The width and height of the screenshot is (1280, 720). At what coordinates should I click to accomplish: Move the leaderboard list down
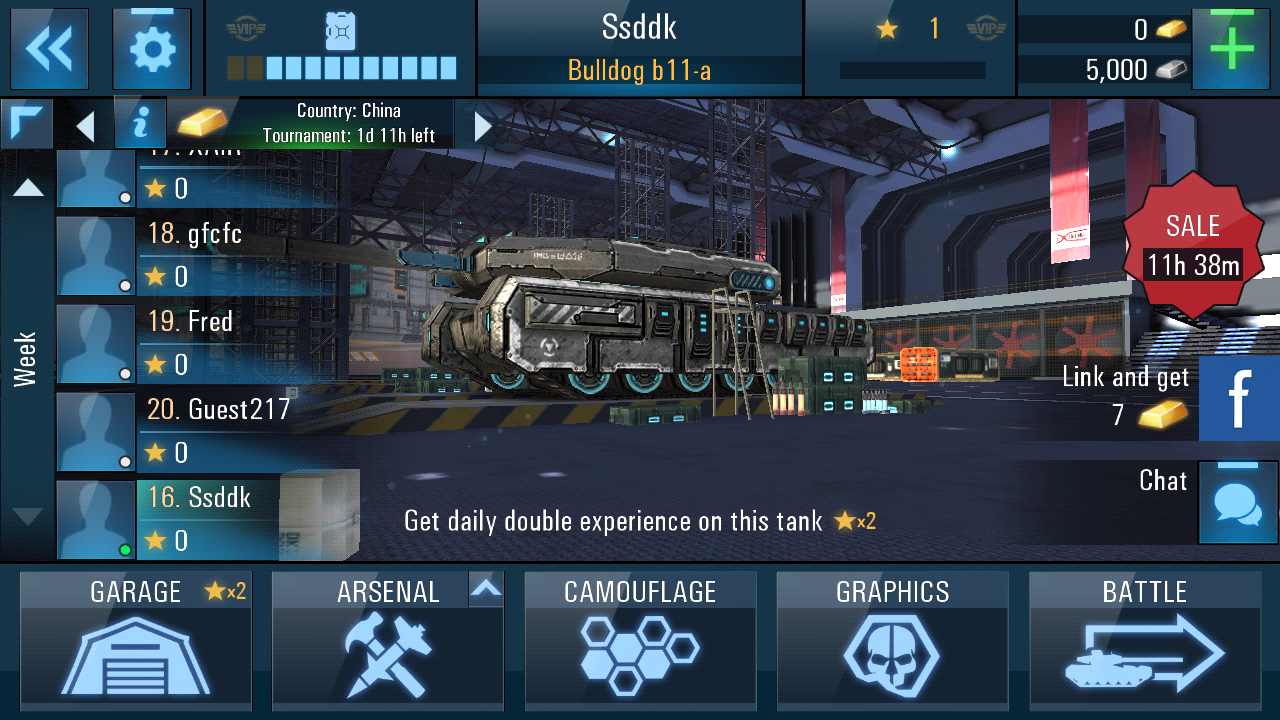(28, 516)
